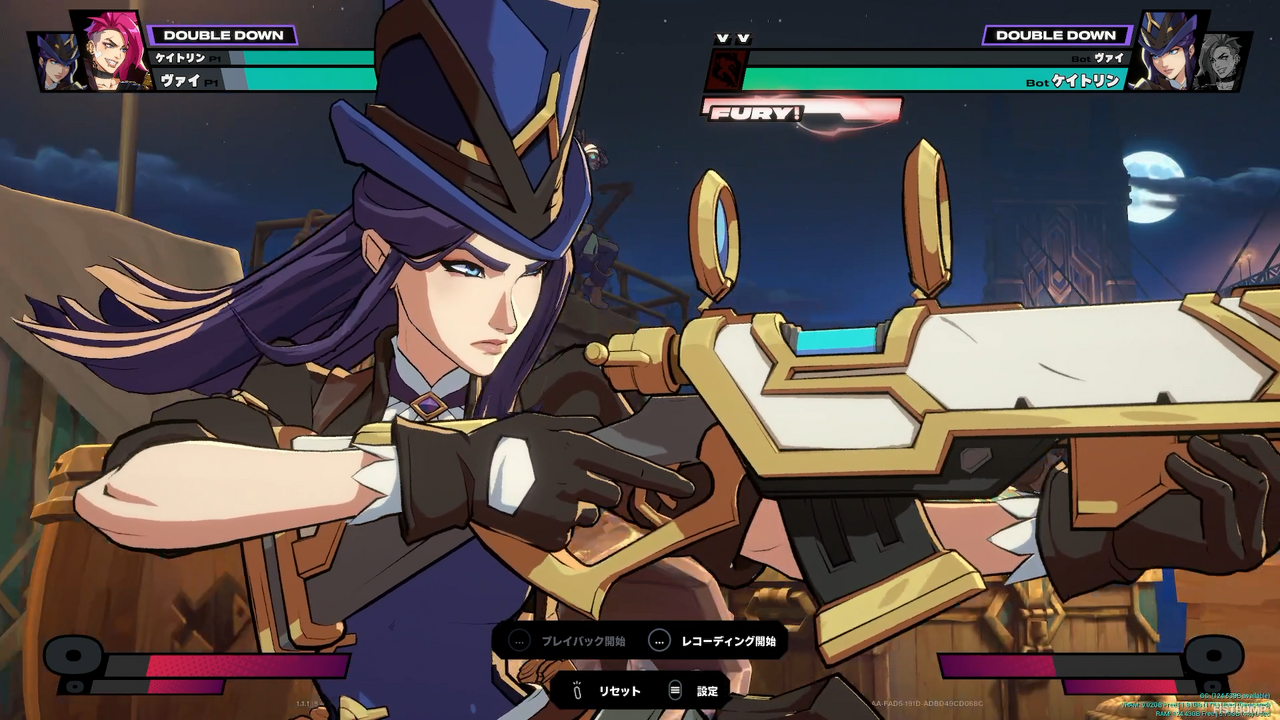Click the "..." icon before プレイバック開始
Viewport: 1280px width, 720px height.
click(520, 641)
